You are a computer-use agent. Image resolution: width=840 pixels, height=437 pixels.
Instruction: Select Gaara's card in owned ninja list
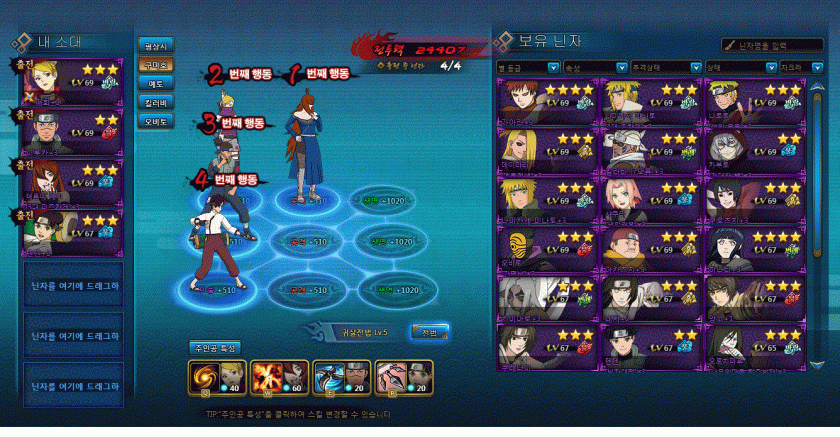point(547,100)
